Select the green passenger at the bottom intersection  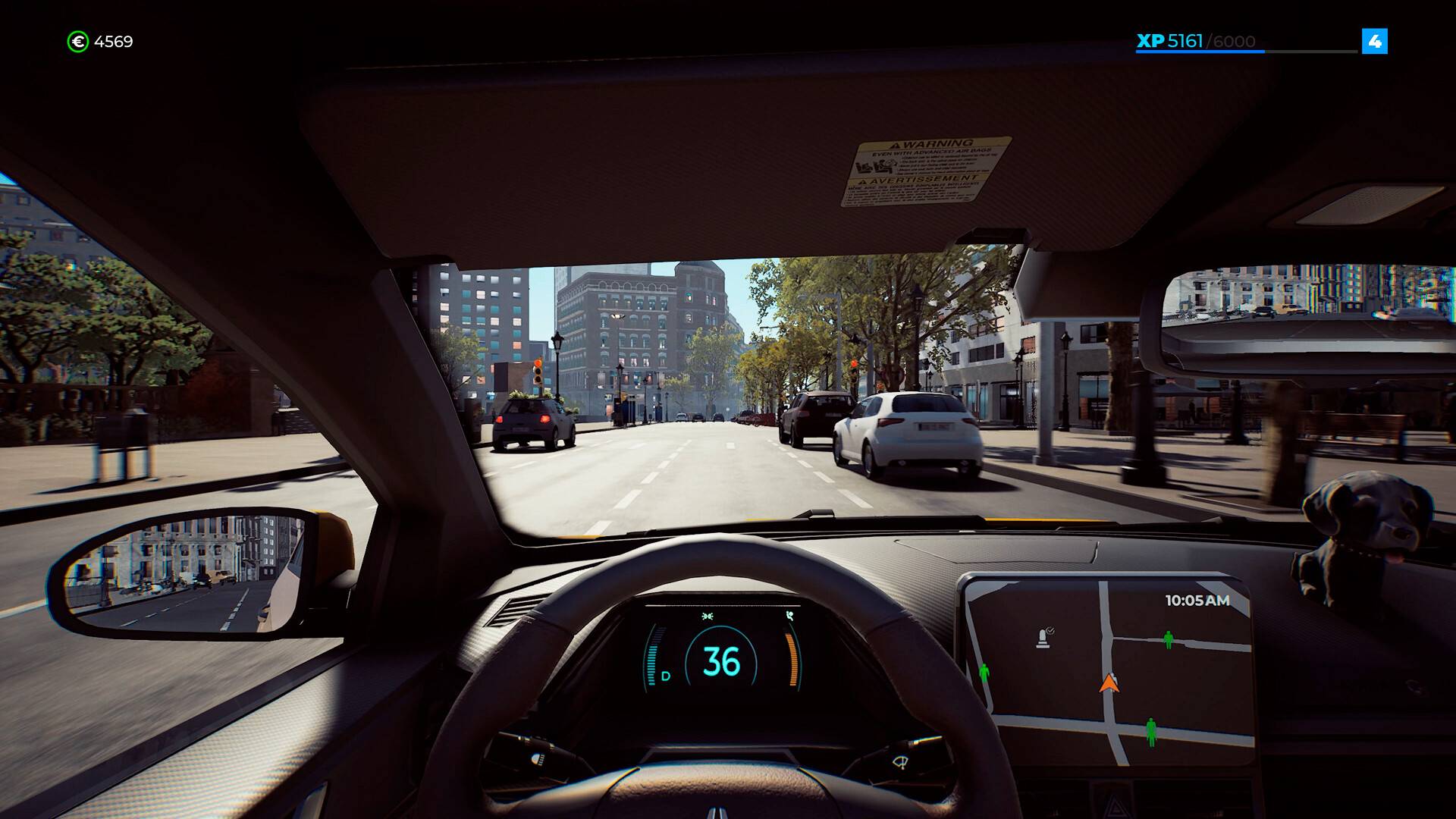pyautogui.click(x=1151, y=731)
